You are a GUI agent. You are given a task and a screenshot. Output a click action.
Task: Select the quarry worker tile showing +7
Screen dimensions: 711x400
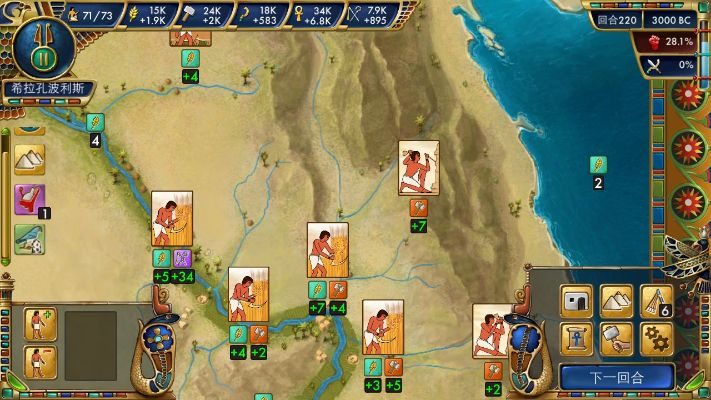418,167
